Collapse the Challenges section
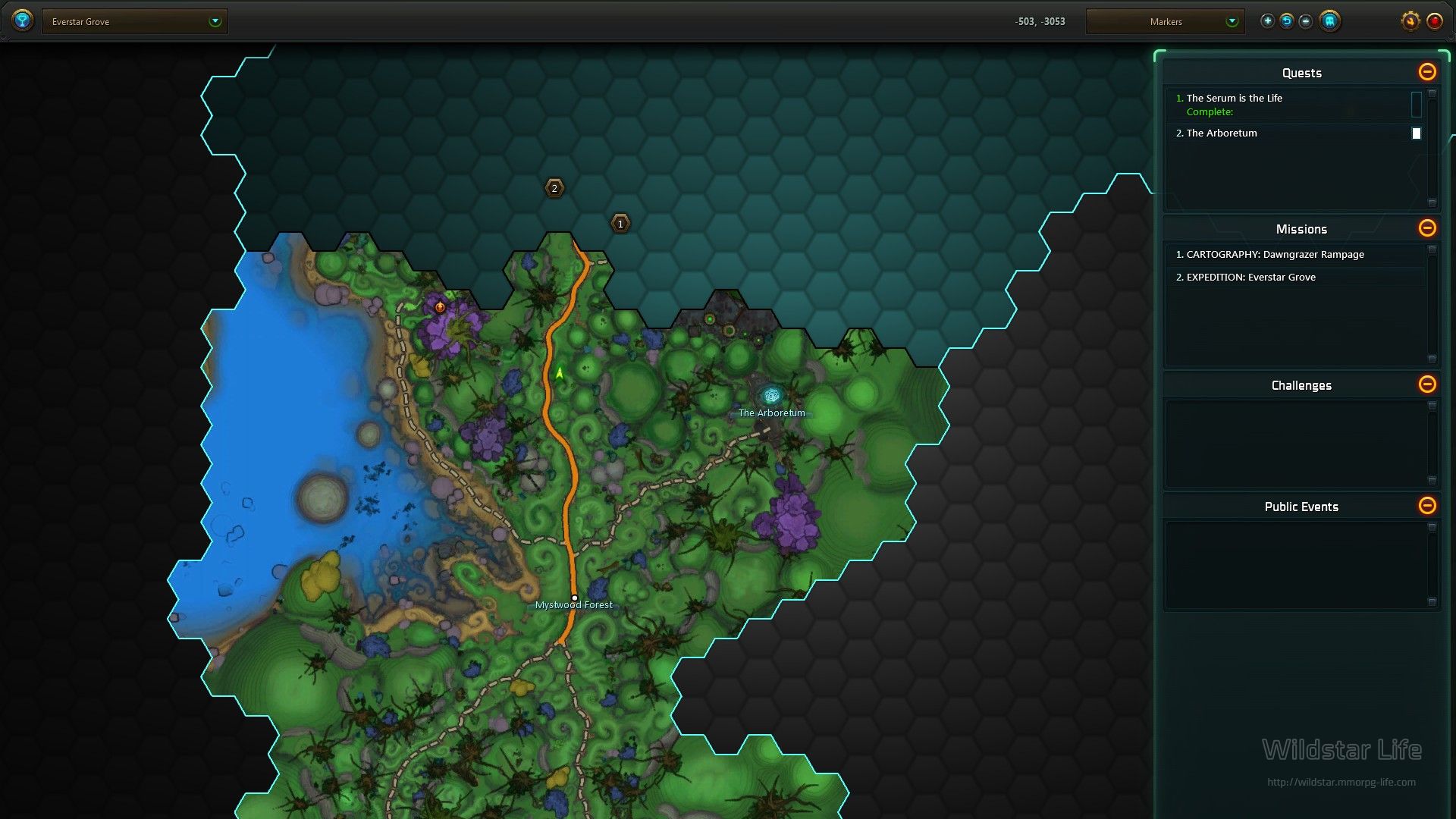 tap(1426, 384)
